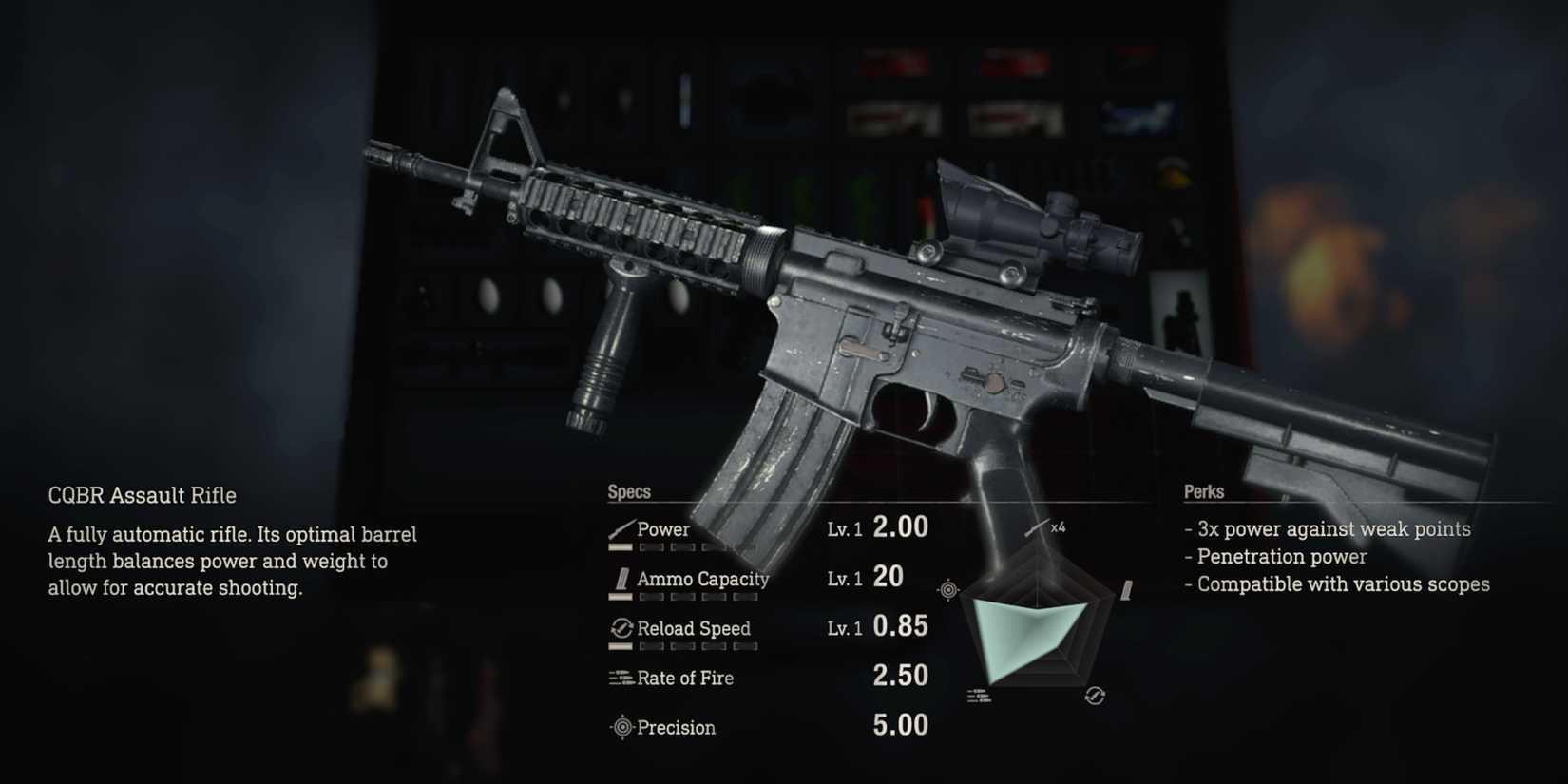Viewport: 1568px width, 784px height.
Task: Select the crosshair icon left of the radar chart
Action: 947,589
